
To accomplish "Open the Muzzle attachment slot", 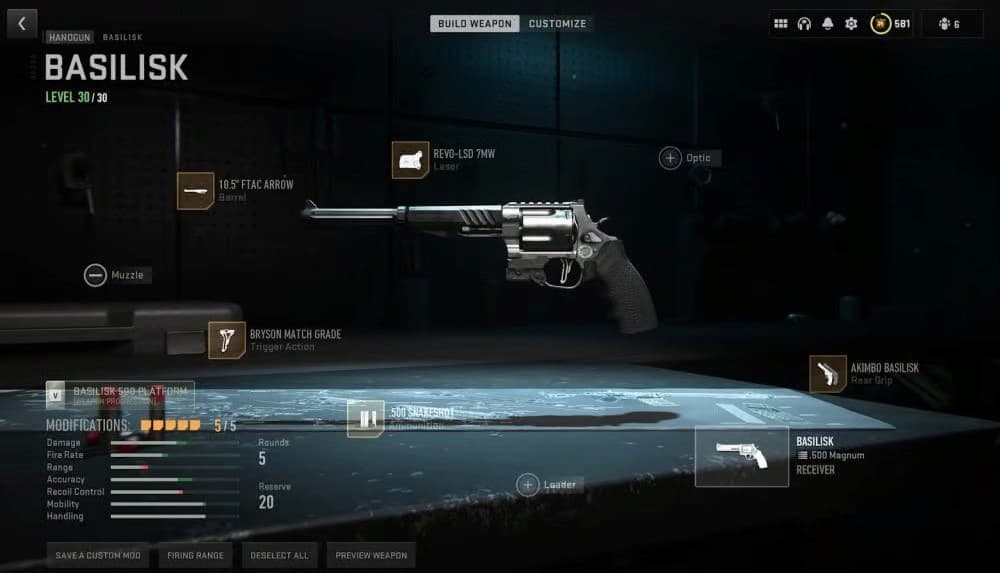I will click(x=96, y=275).
